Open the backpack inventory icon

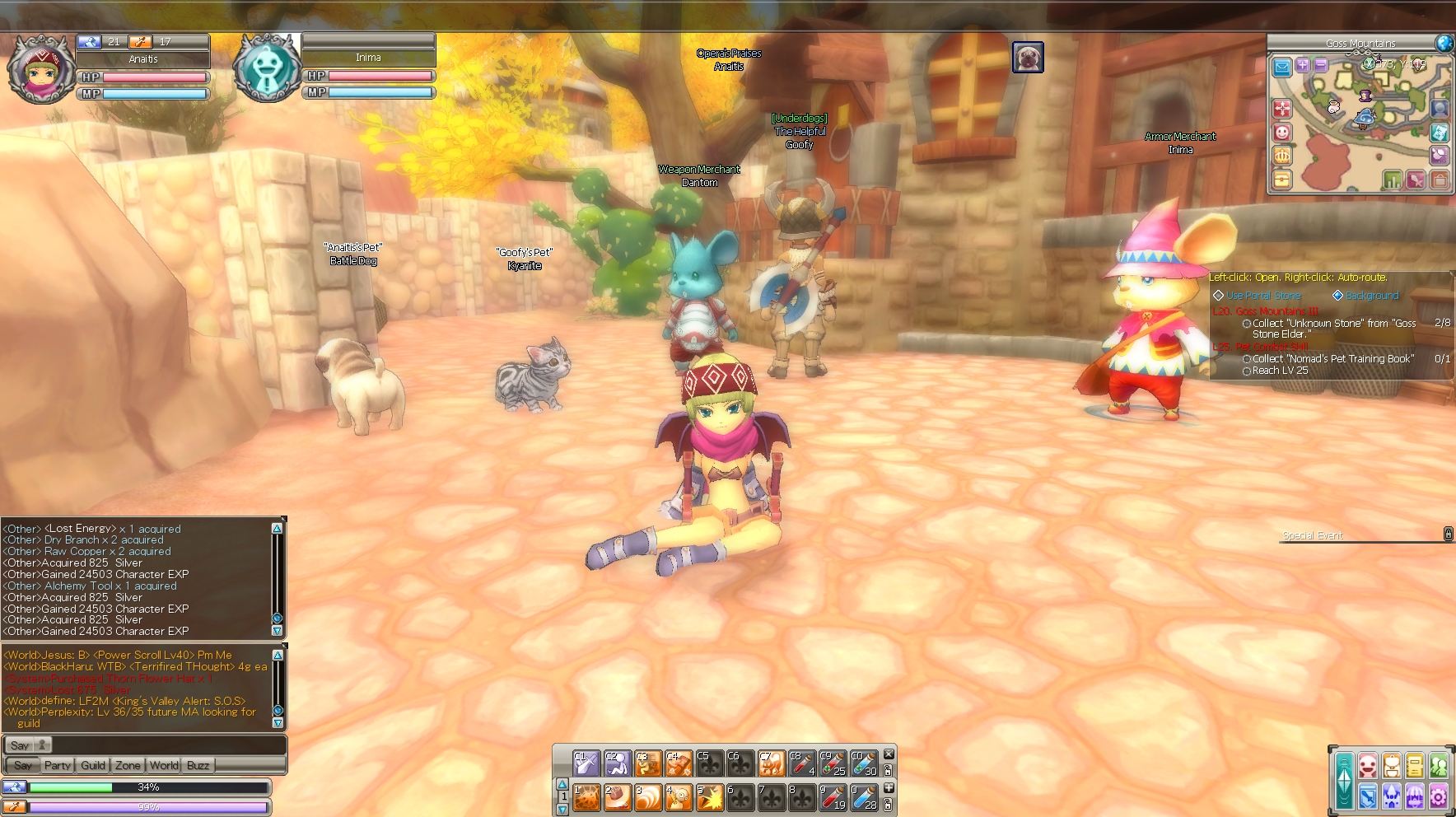pyautogui.click(x=1391, y=766)
